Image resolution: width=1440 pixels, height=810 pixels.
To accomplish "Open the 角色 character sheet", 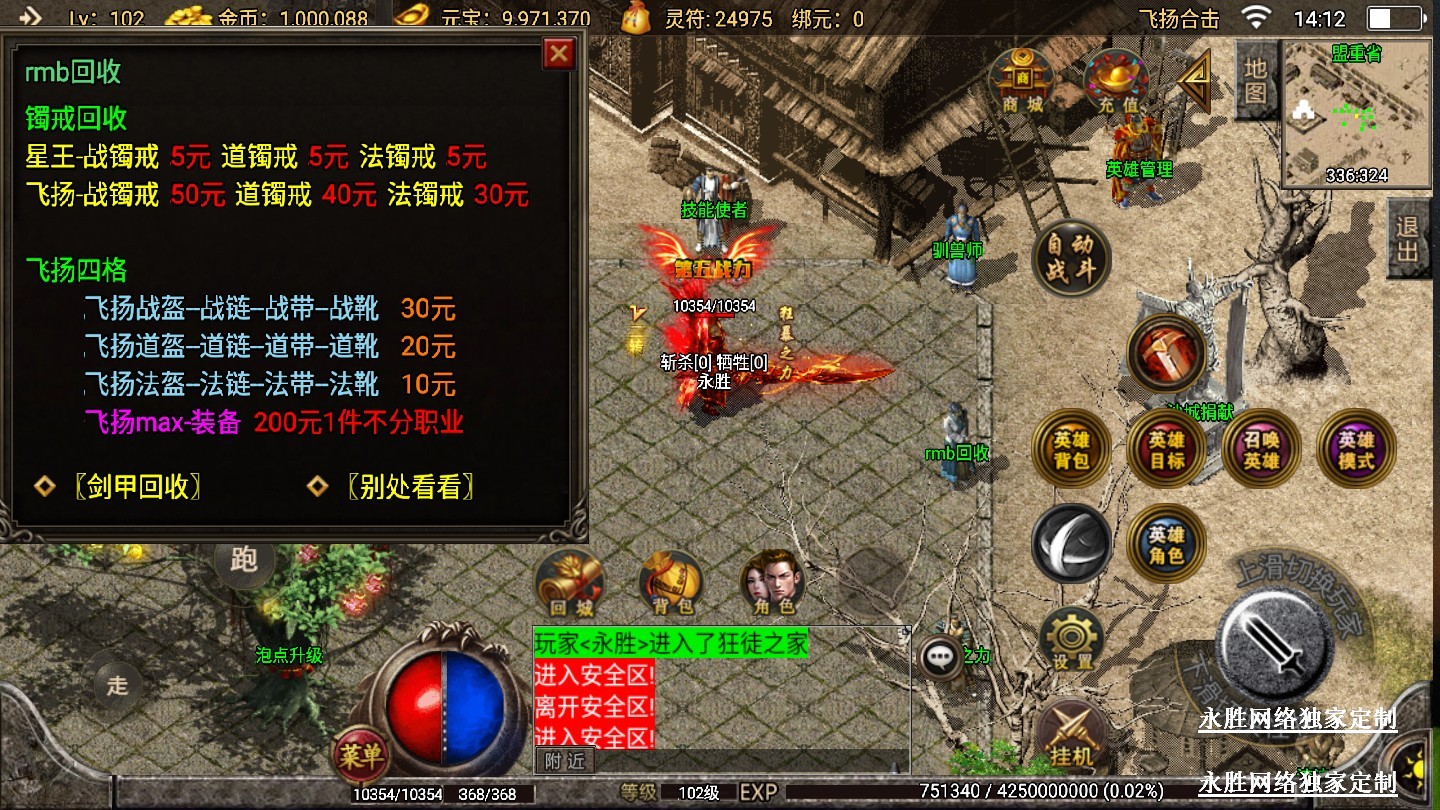I will [773, 584].
